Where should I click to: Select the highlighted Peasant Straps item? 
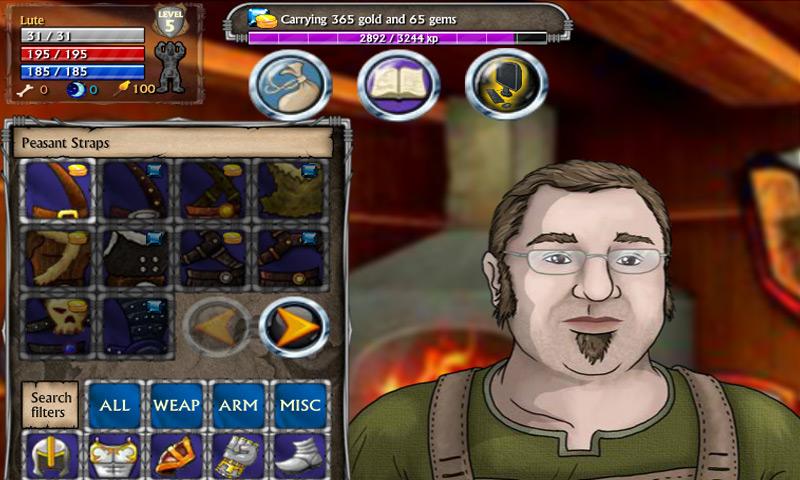(58, 190)
